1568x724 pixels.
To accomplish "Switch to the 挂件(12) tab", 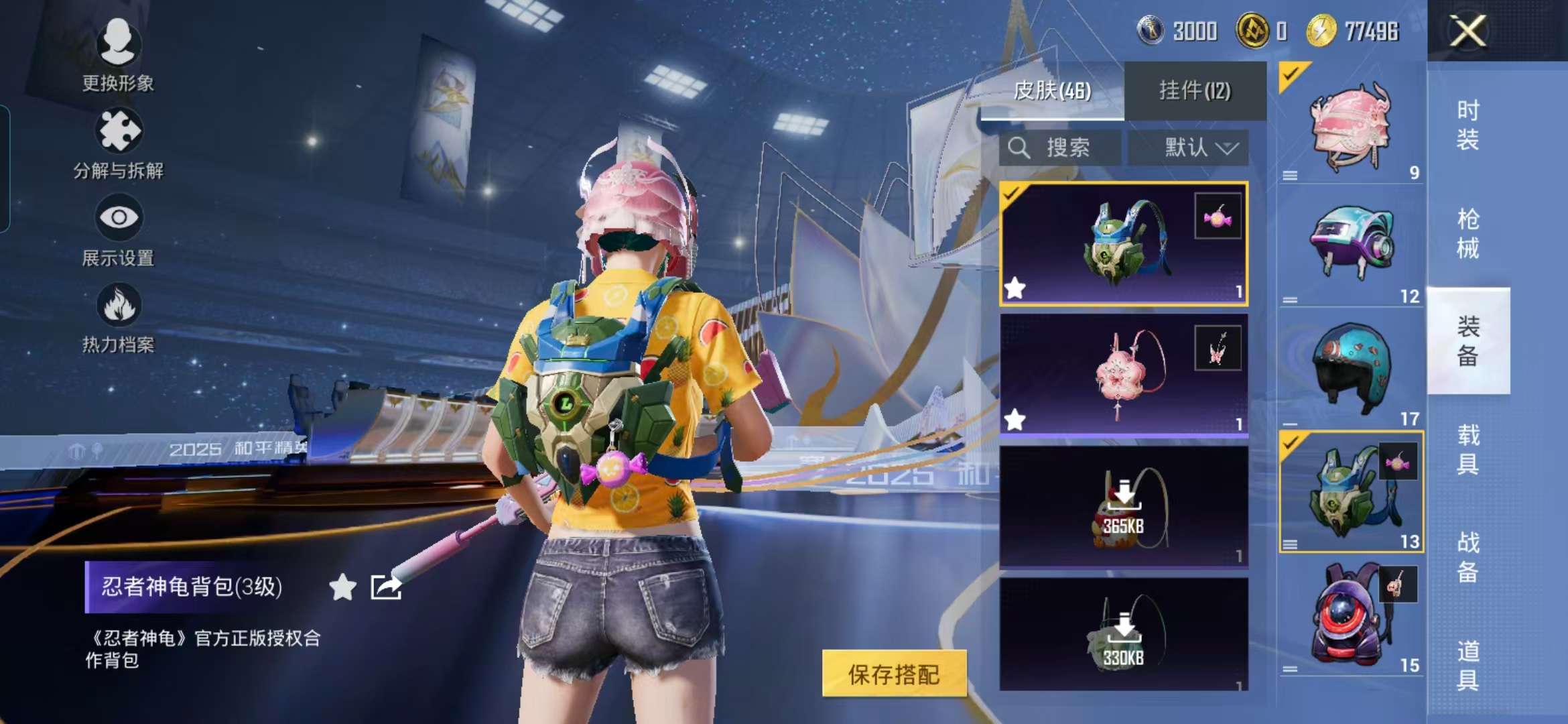I will point(1195,90).
